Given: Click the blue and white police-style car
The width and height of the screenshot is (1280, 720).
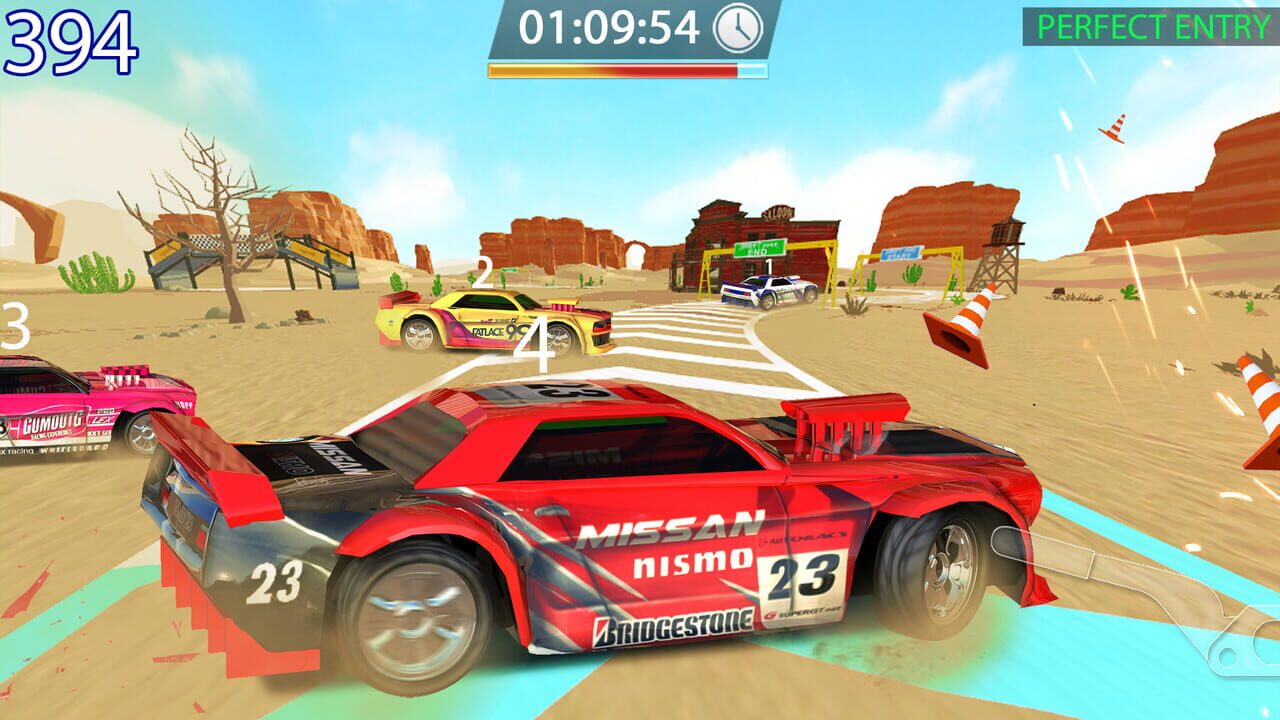Looking at the screenshot, I should (770, 292).
